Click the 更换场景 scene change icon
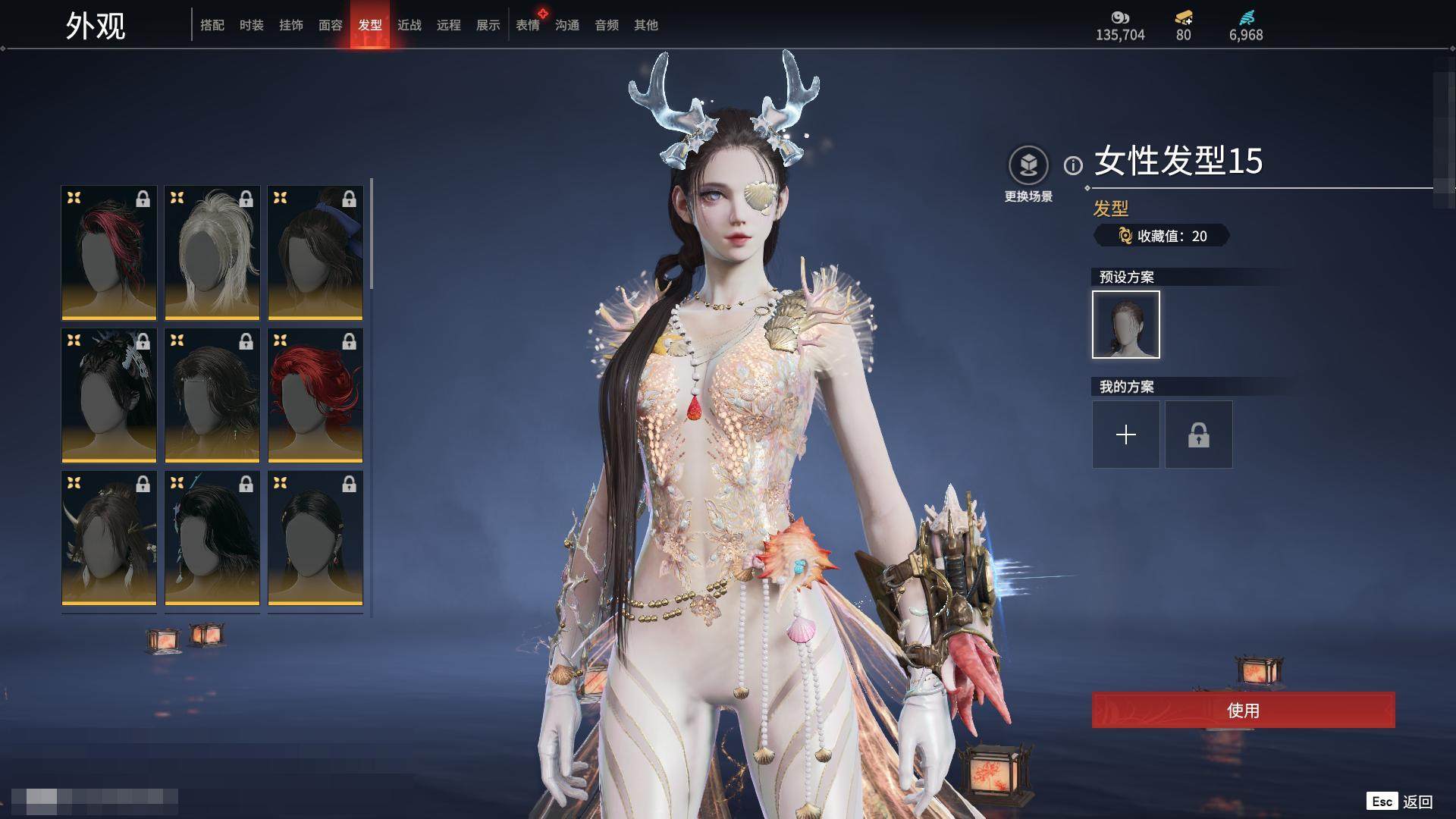The image size is (1456, 819). point(1028,165)
